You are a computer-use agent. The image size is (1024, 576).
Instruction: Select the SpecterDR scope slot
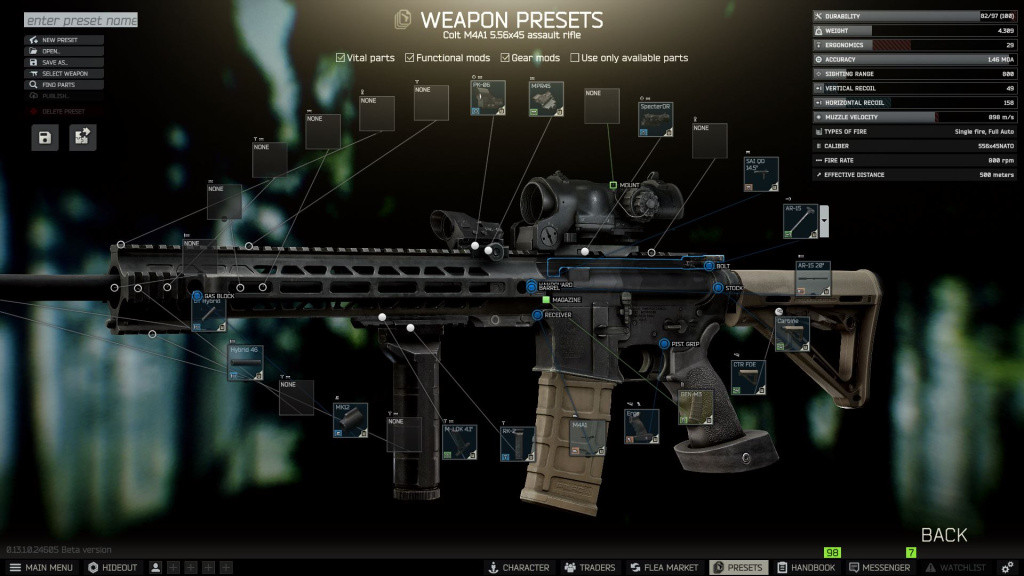click(x=656, y=118)
